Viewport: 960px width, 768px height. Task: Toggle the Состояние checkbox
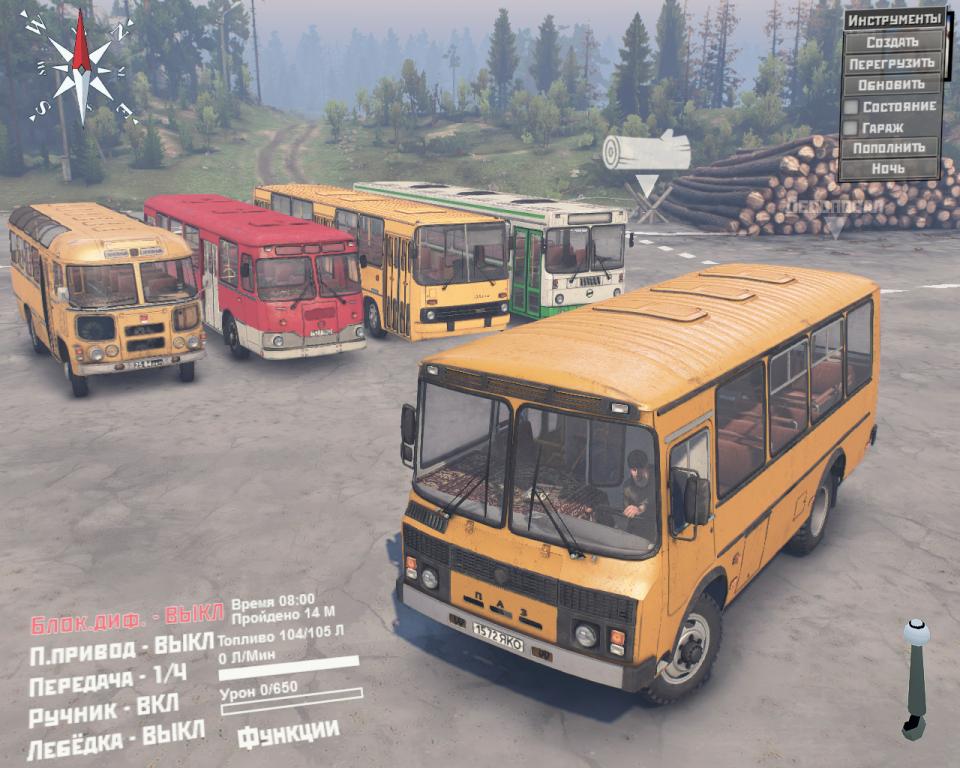pos(851,106)
